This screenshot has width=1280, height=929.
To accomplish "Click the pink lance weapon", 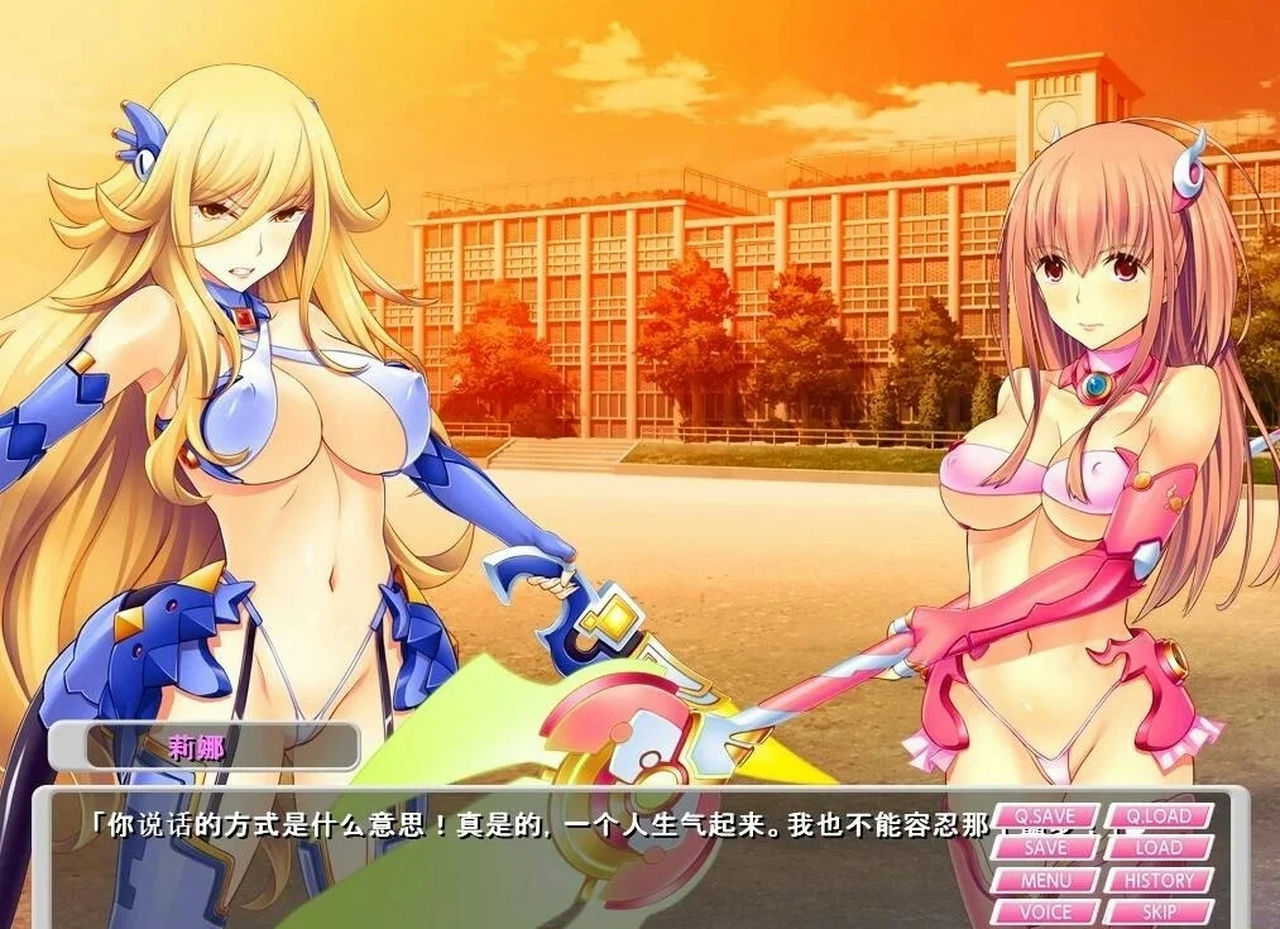I will (x=870, y=660).
